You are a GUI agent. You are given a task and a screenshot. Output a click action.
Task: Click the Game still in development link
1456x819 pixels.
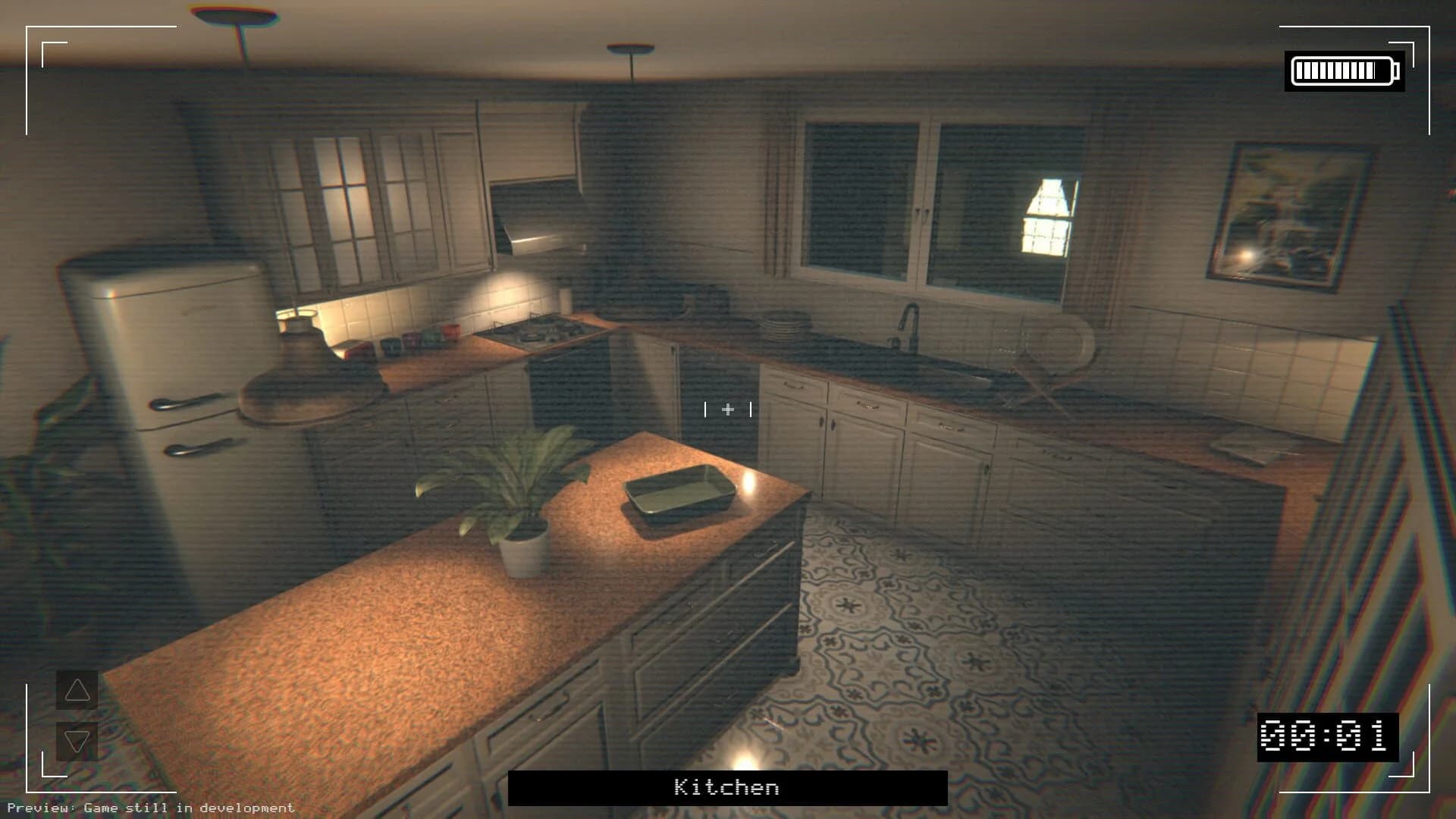[190, 808]
